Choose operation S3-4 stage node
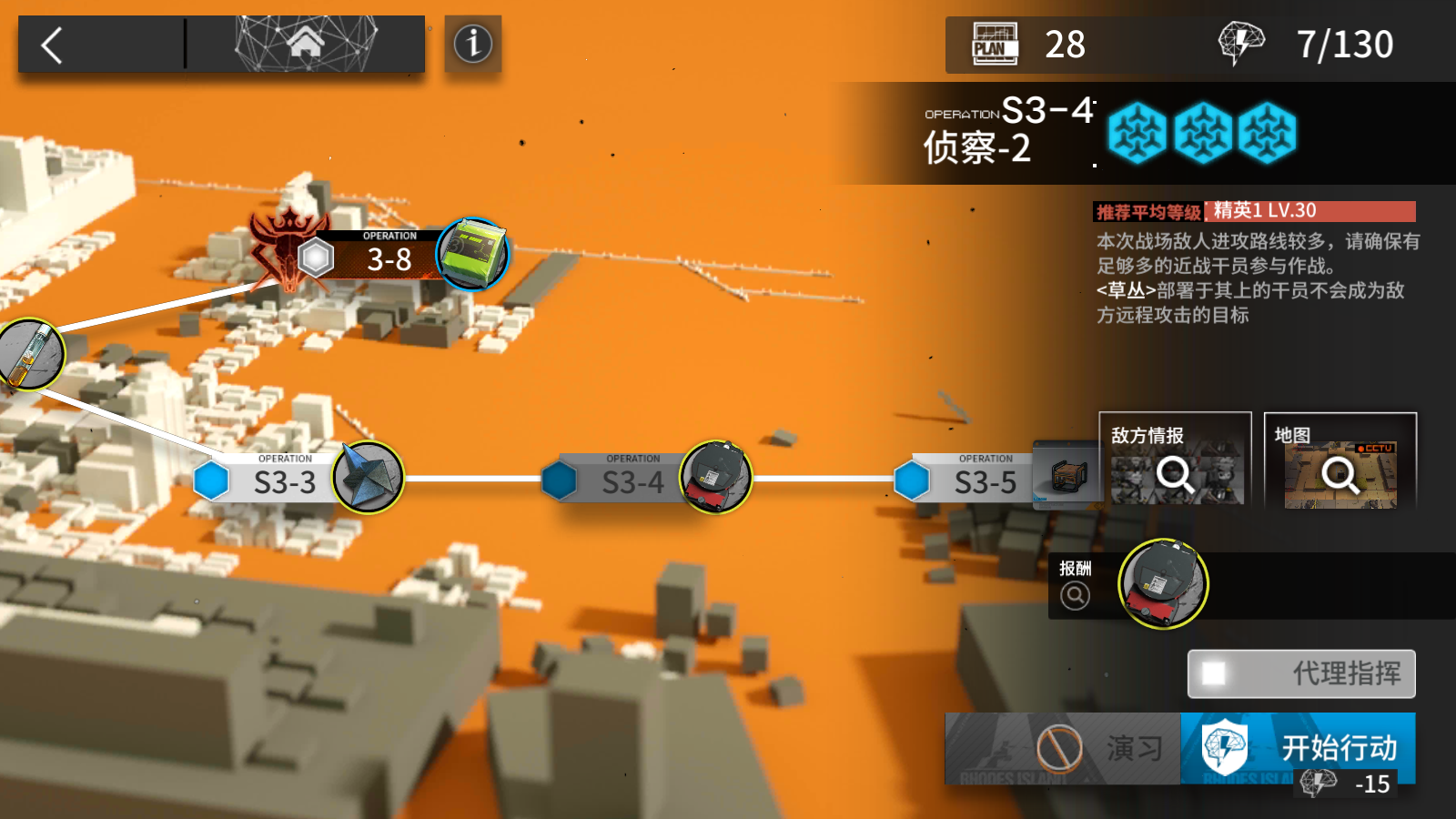This screenshot has height=819, width=1456. (632, 480)
